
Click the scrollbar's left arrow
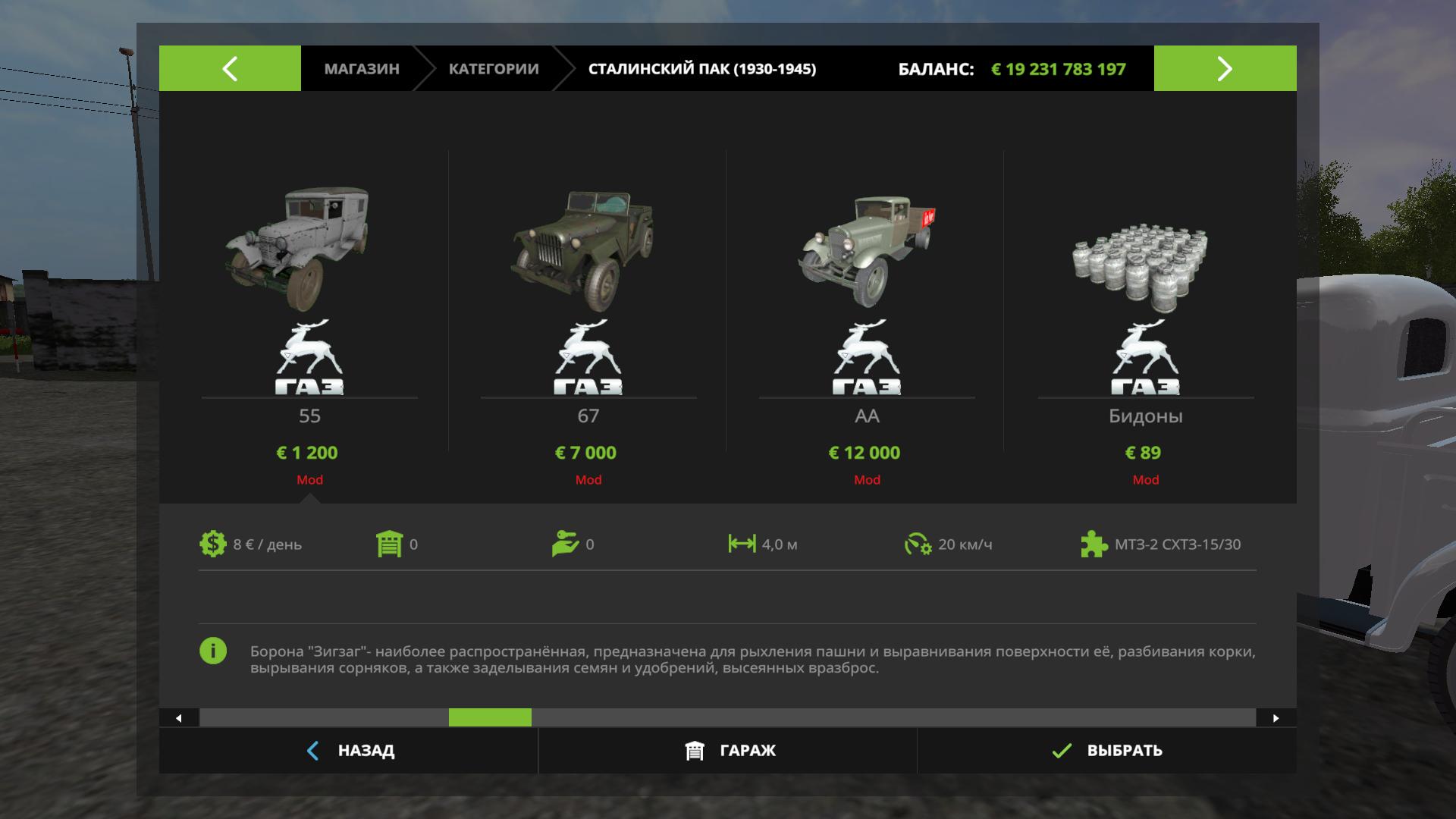click(x=179, y=718)
